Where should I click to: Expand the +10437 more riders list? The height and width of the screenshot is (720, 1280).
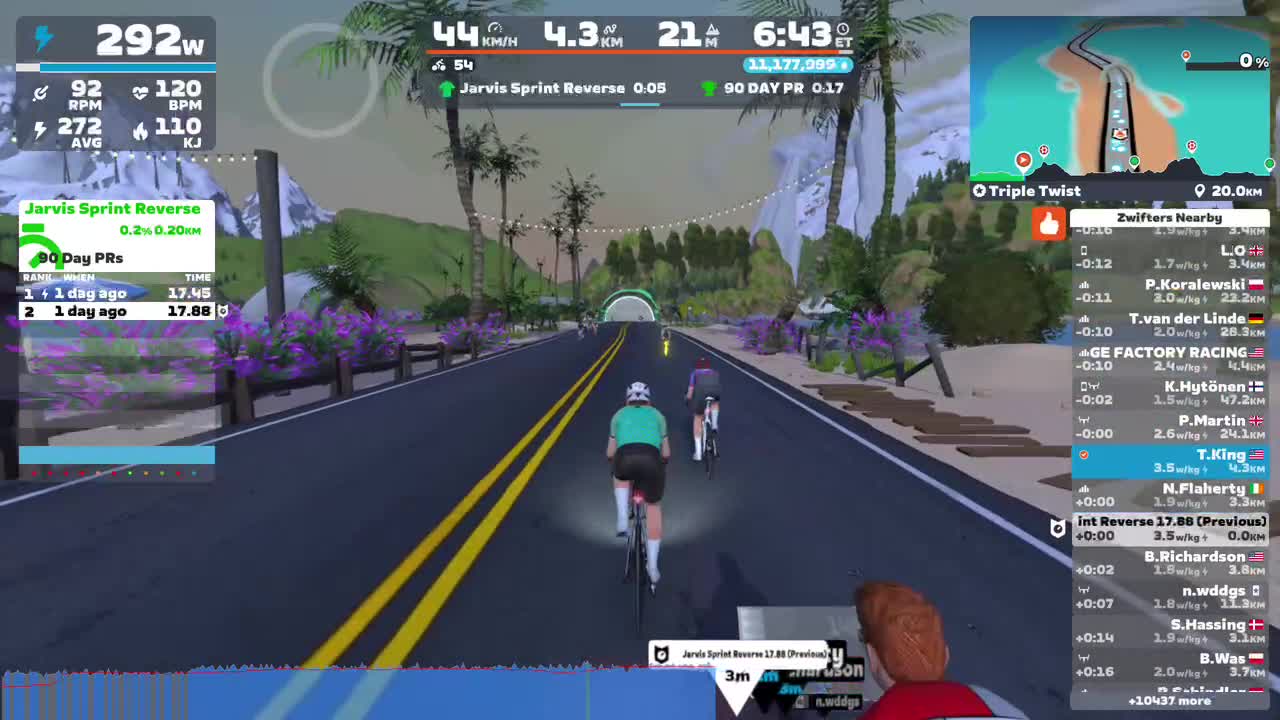click(1170, 701)
